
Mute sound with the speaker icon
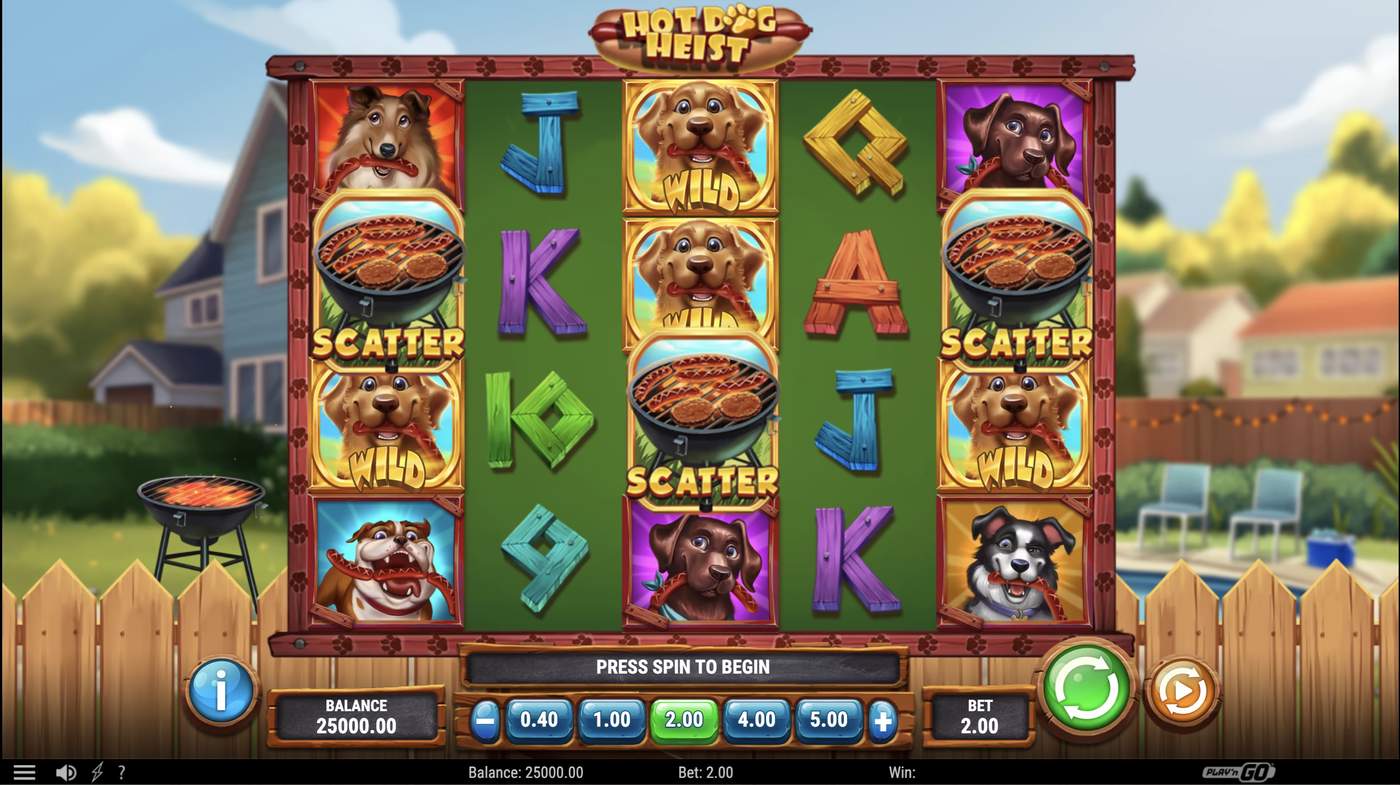[x=66, y=771]
